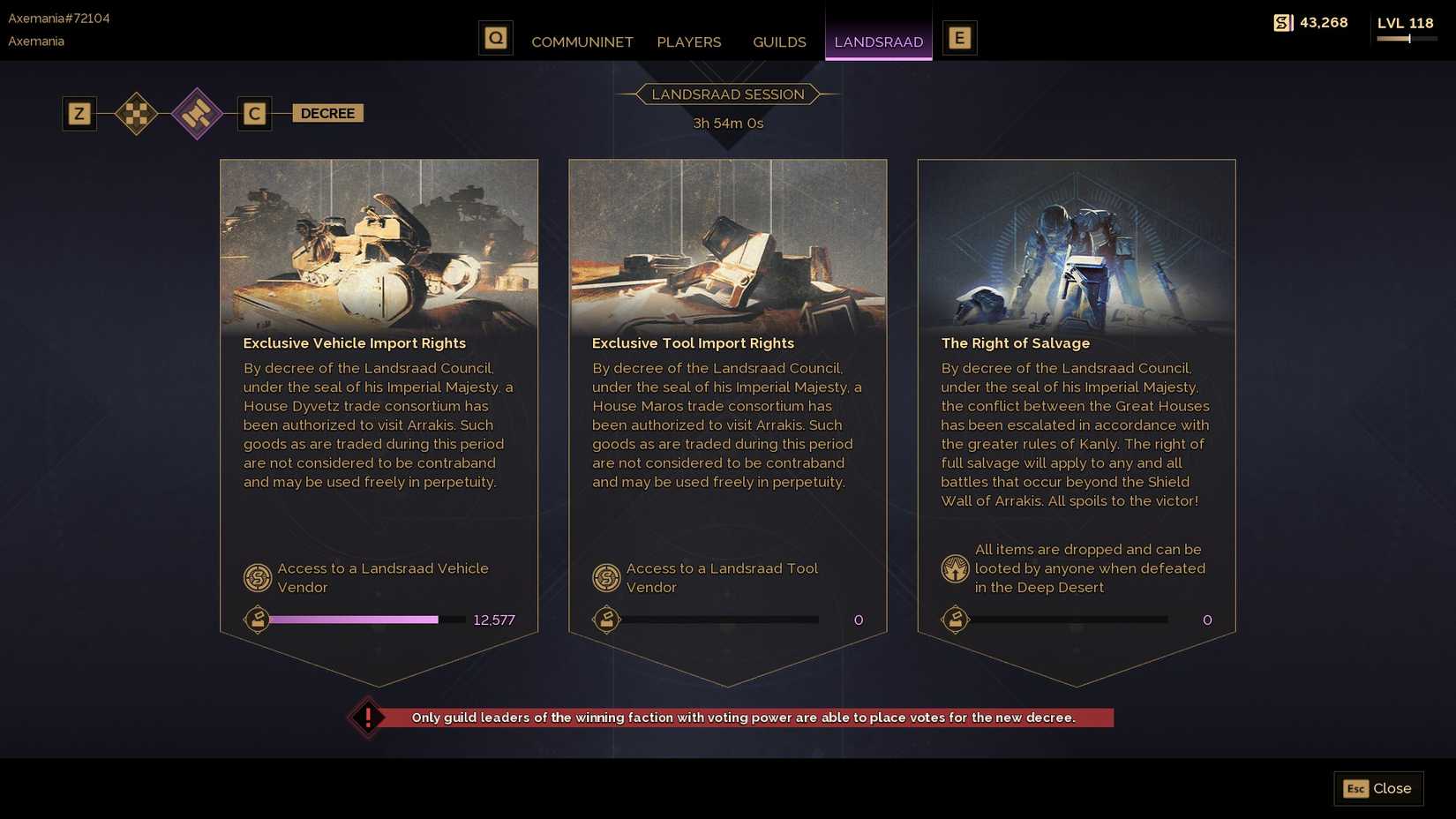Switch to the COMMUNINET tab
The height and width of the screenshot is (819, 1456).
click(582, 41)
